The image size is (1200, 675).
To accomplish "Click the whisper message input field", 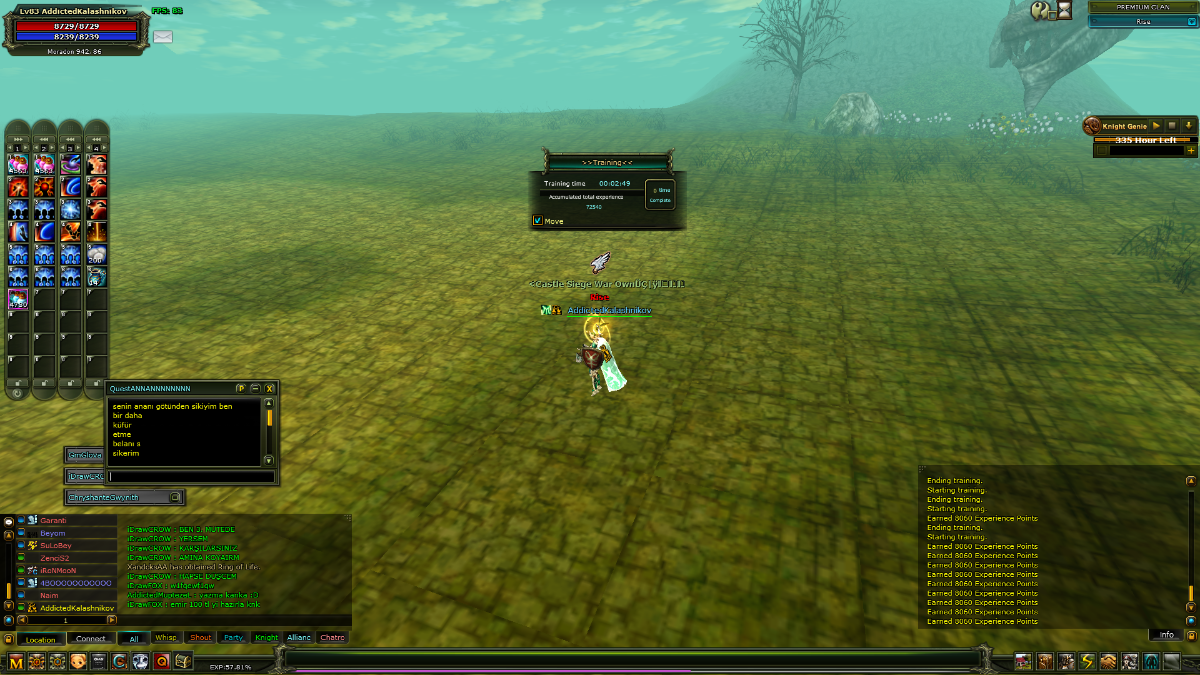I will pos(190,477).
